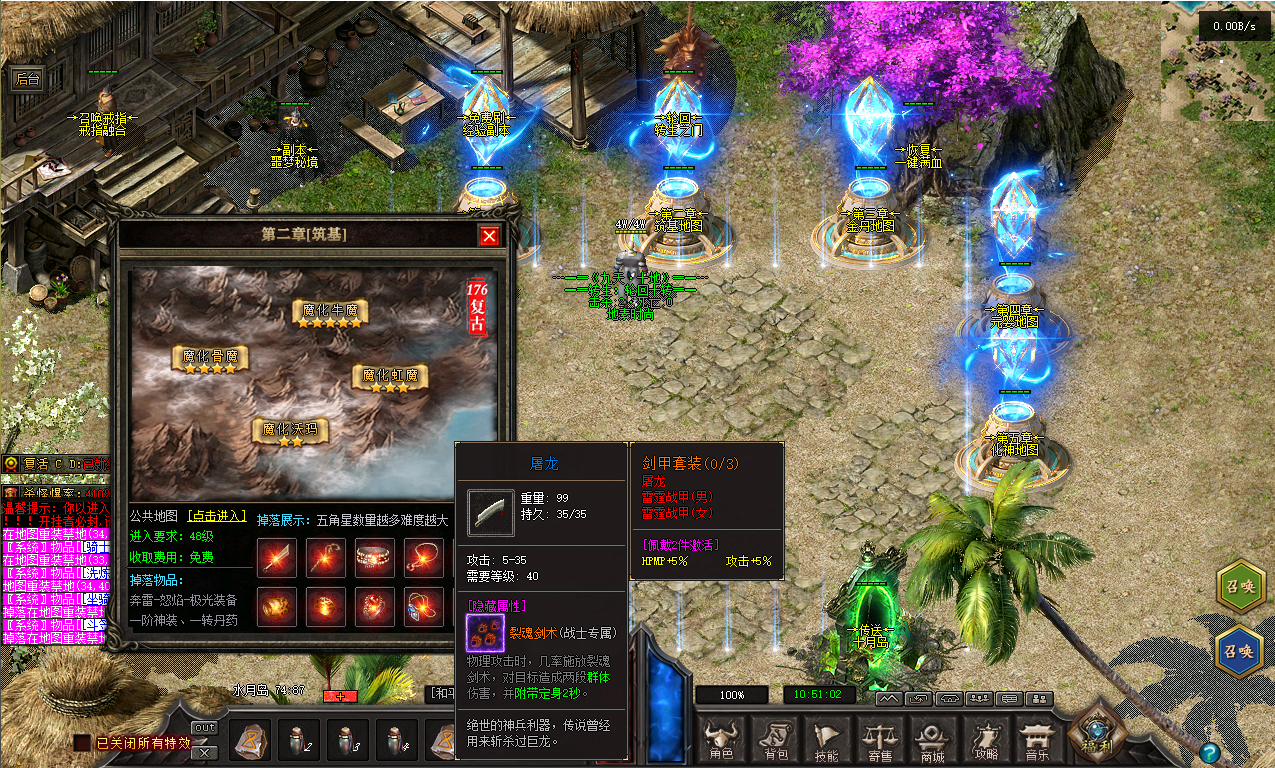Open the 寄售 consignment market
This screenshot has width=1275, height=768.
pyautogui.click(x=880, y=740)
